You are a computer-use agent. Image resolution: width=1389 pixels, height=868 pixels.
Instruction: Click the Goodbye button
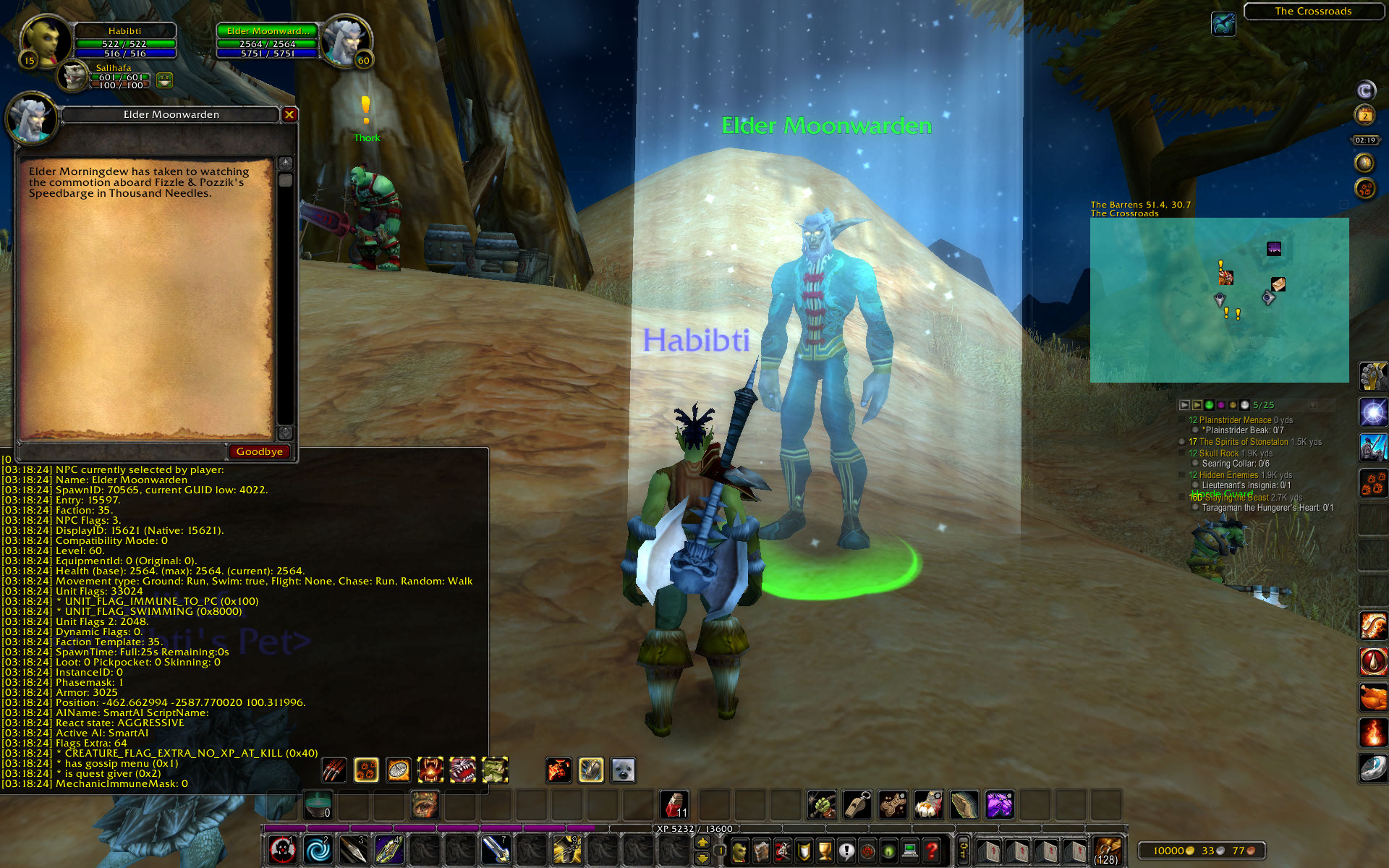(x=259, y=451)
